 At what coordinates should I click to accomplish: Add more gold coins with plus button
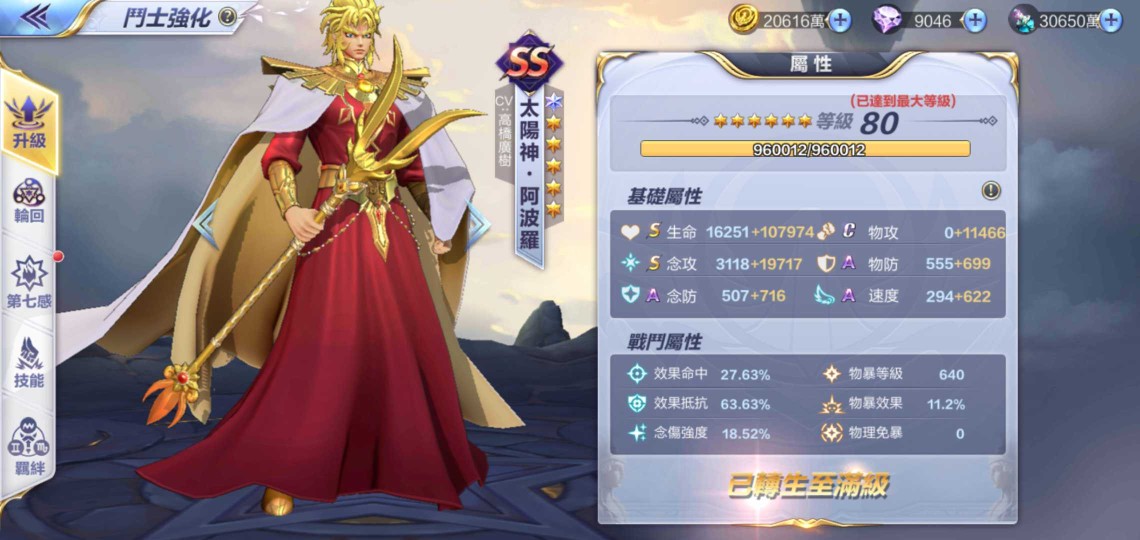840,20
